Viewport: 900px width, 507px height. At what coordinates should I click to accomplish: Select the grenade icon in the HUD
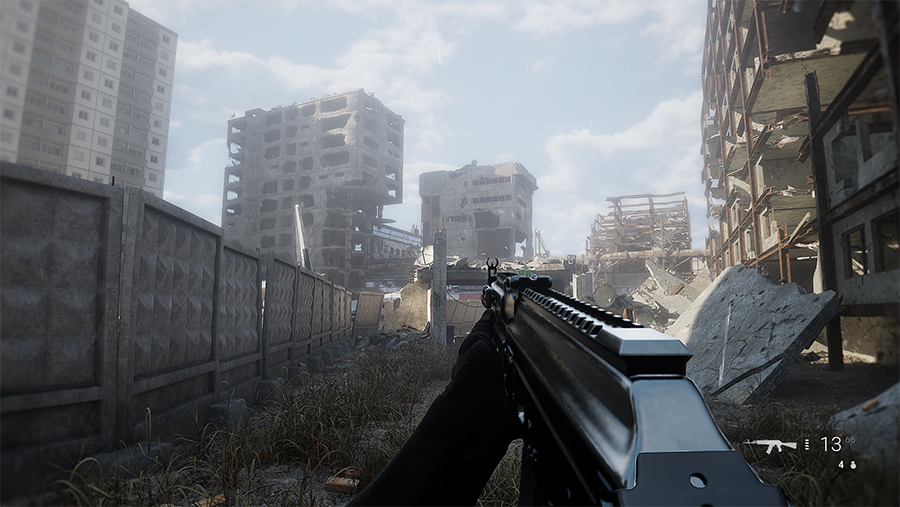[851, 464]
